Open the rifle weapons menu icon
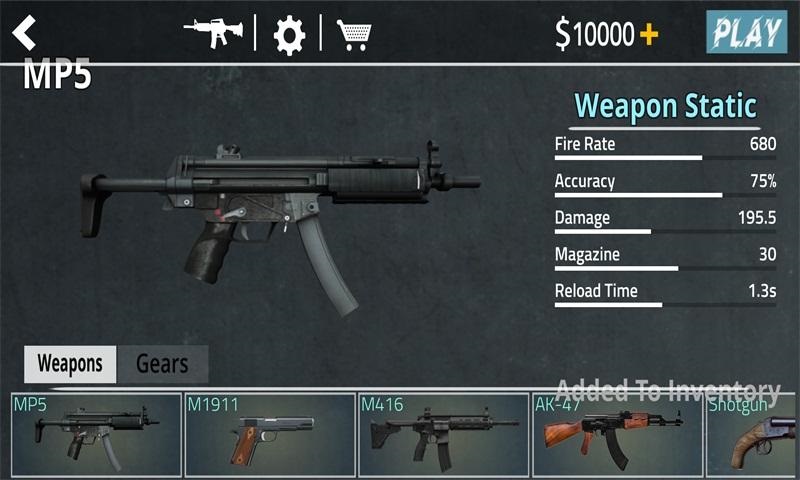The width and height of the screenshot is (800, 480). pos(214,33)
